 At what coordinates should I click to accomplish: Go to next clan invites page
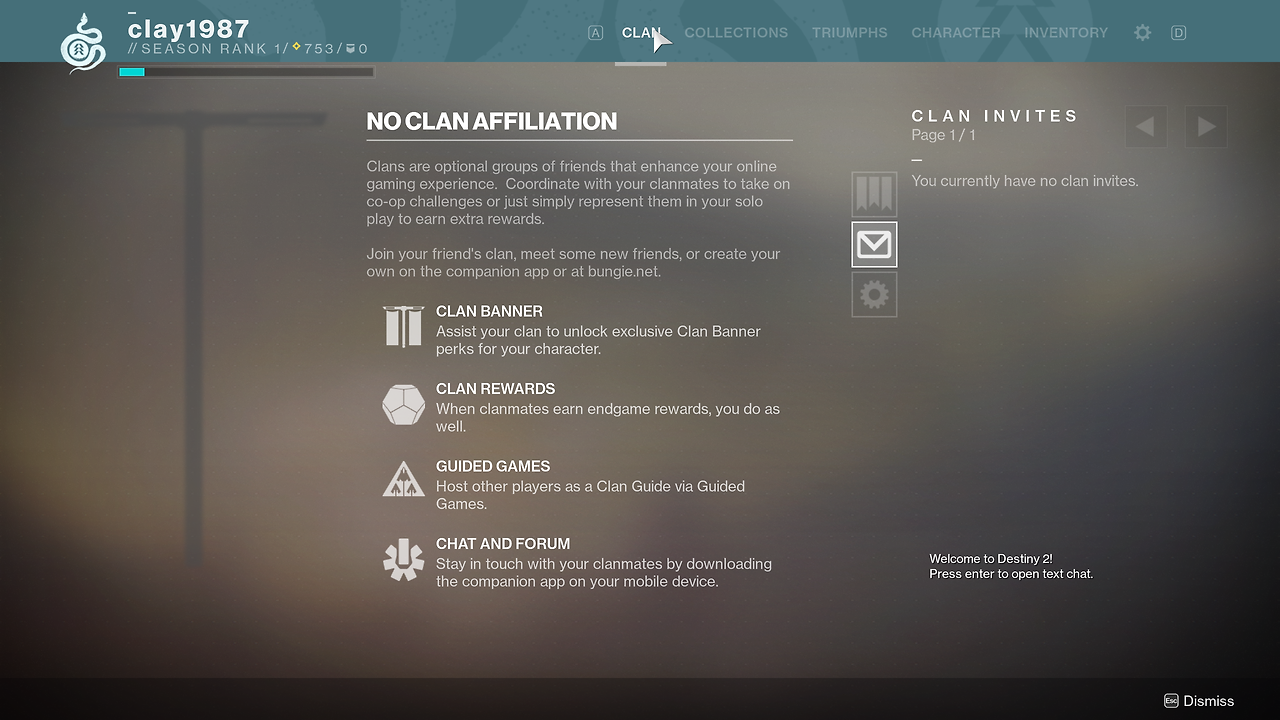coord(1206,127)
